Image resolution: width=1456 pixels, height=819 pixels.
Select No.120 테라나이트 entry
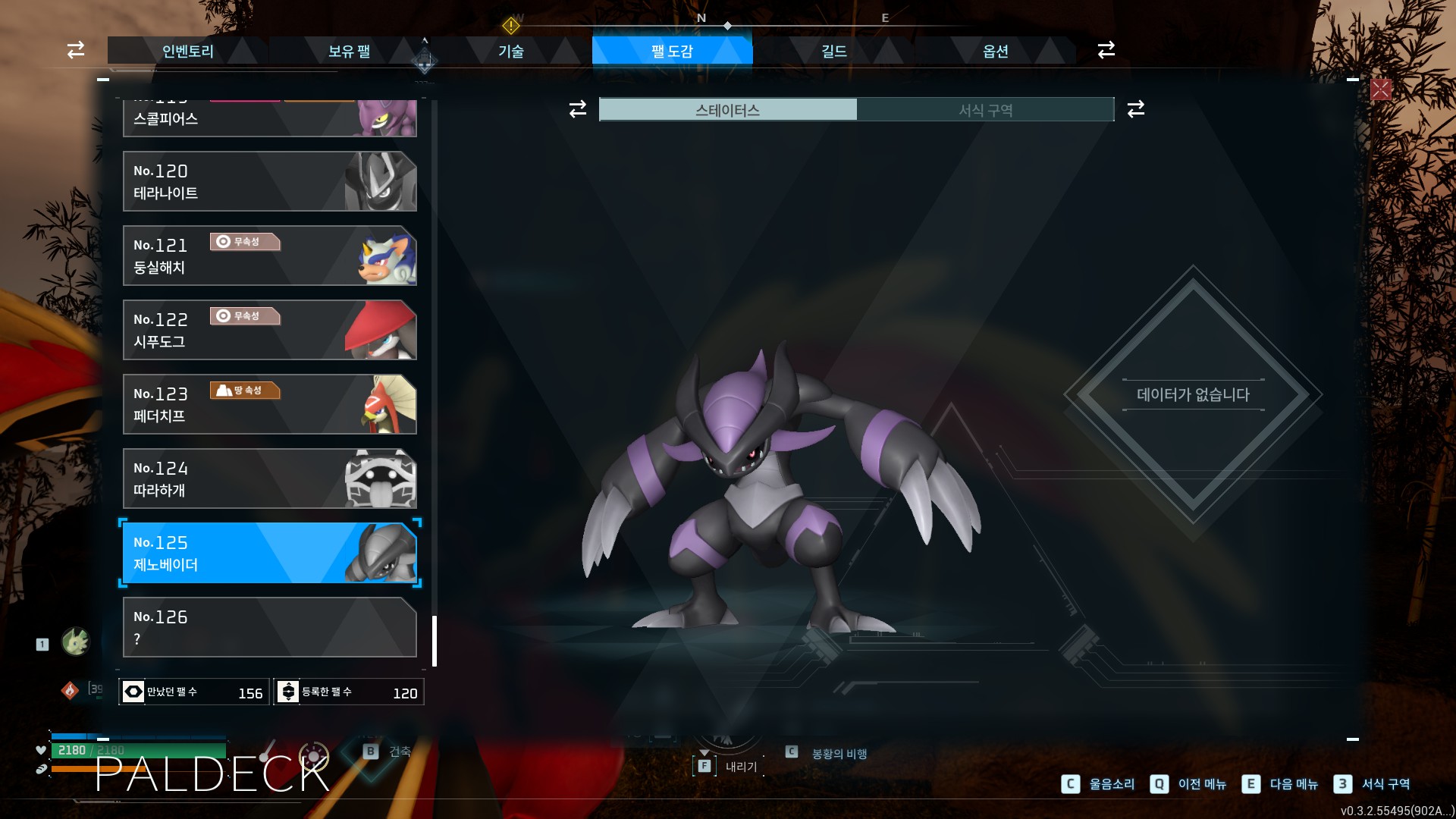[x=269, y=181]
